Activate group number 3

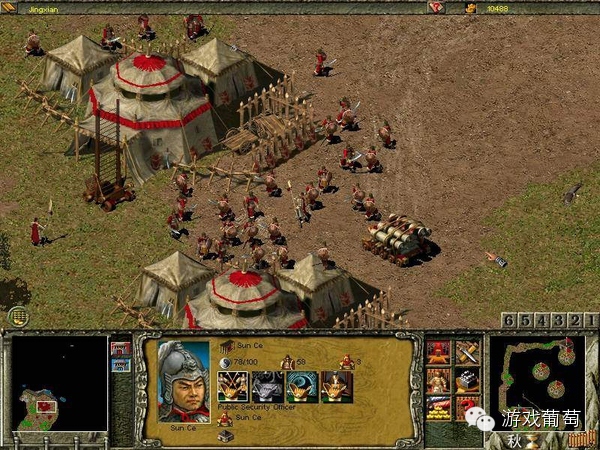point(559,320)
